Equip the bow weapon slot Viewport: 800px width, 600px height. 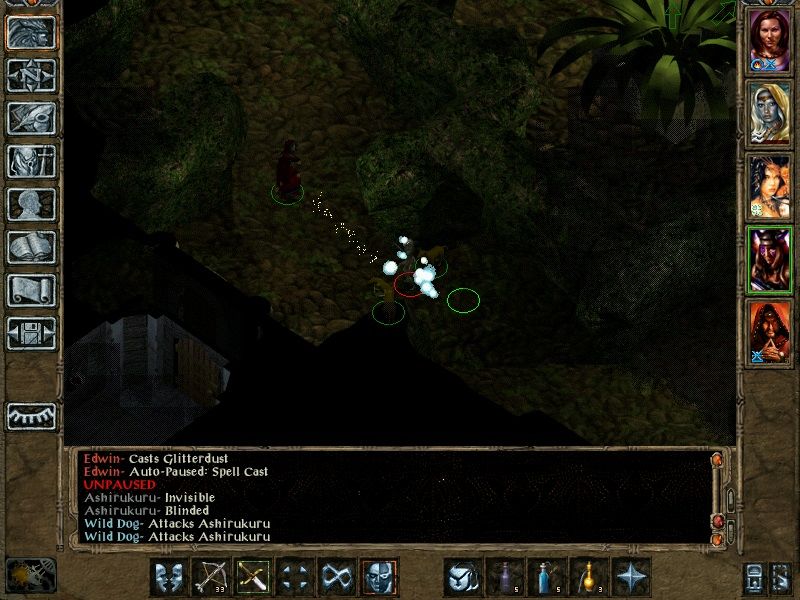point(210,578)
